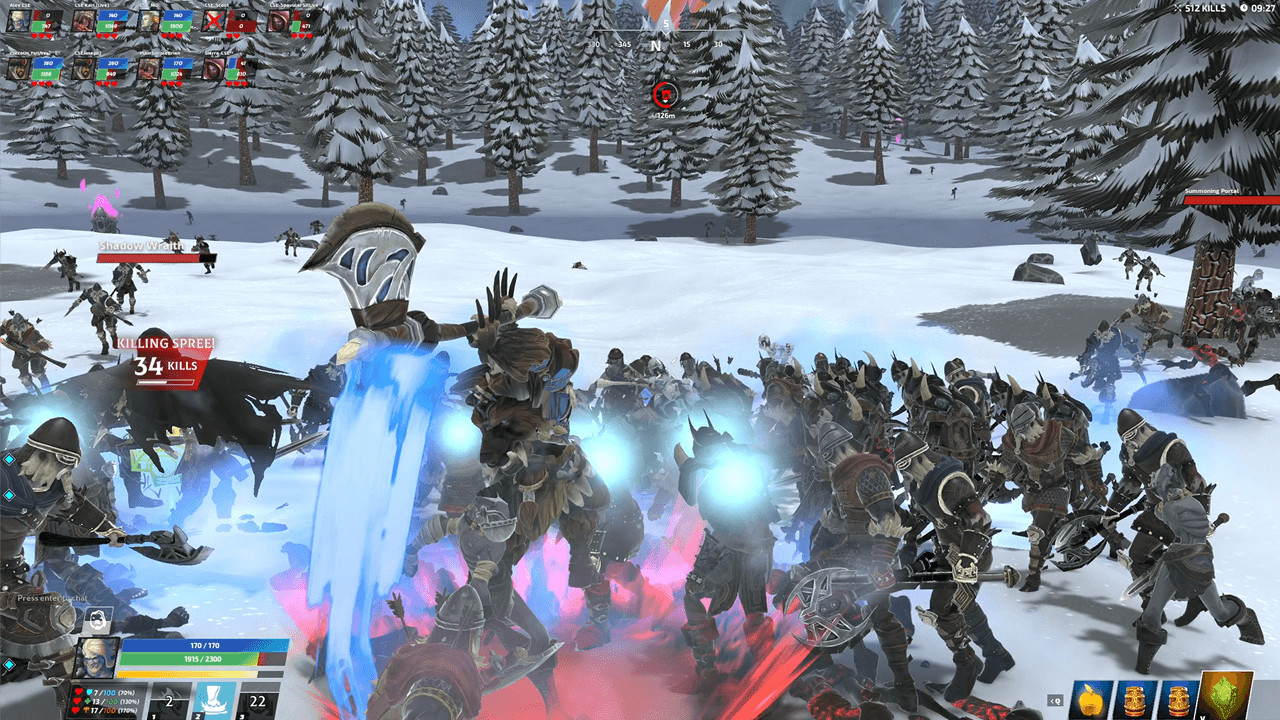Click the N marker on the compass
This screenshot has width=1280, height=720.
[x=656, y=45]
